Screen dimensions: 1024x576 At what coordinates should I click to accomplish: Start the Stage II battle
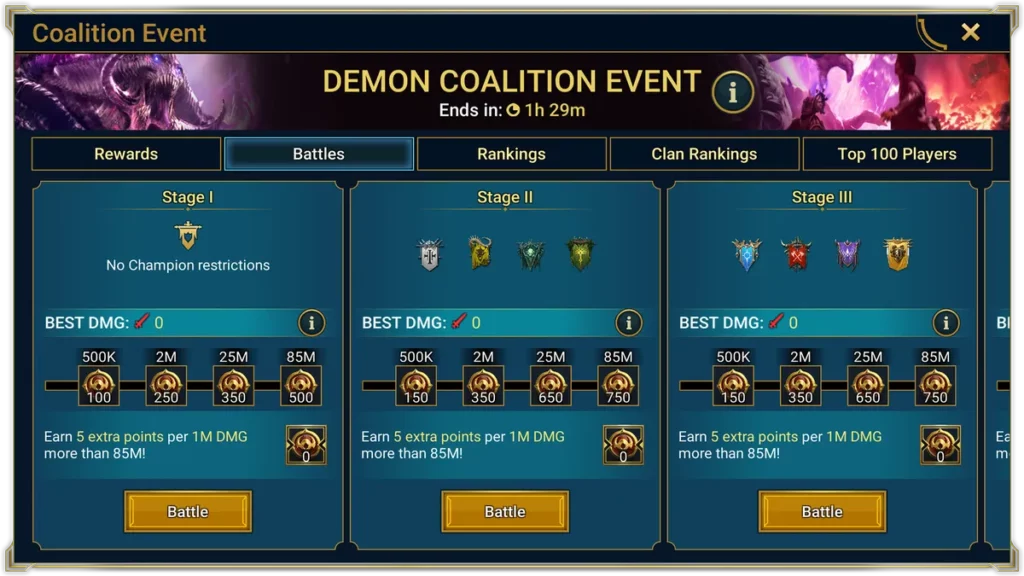[x=505, y=511]
